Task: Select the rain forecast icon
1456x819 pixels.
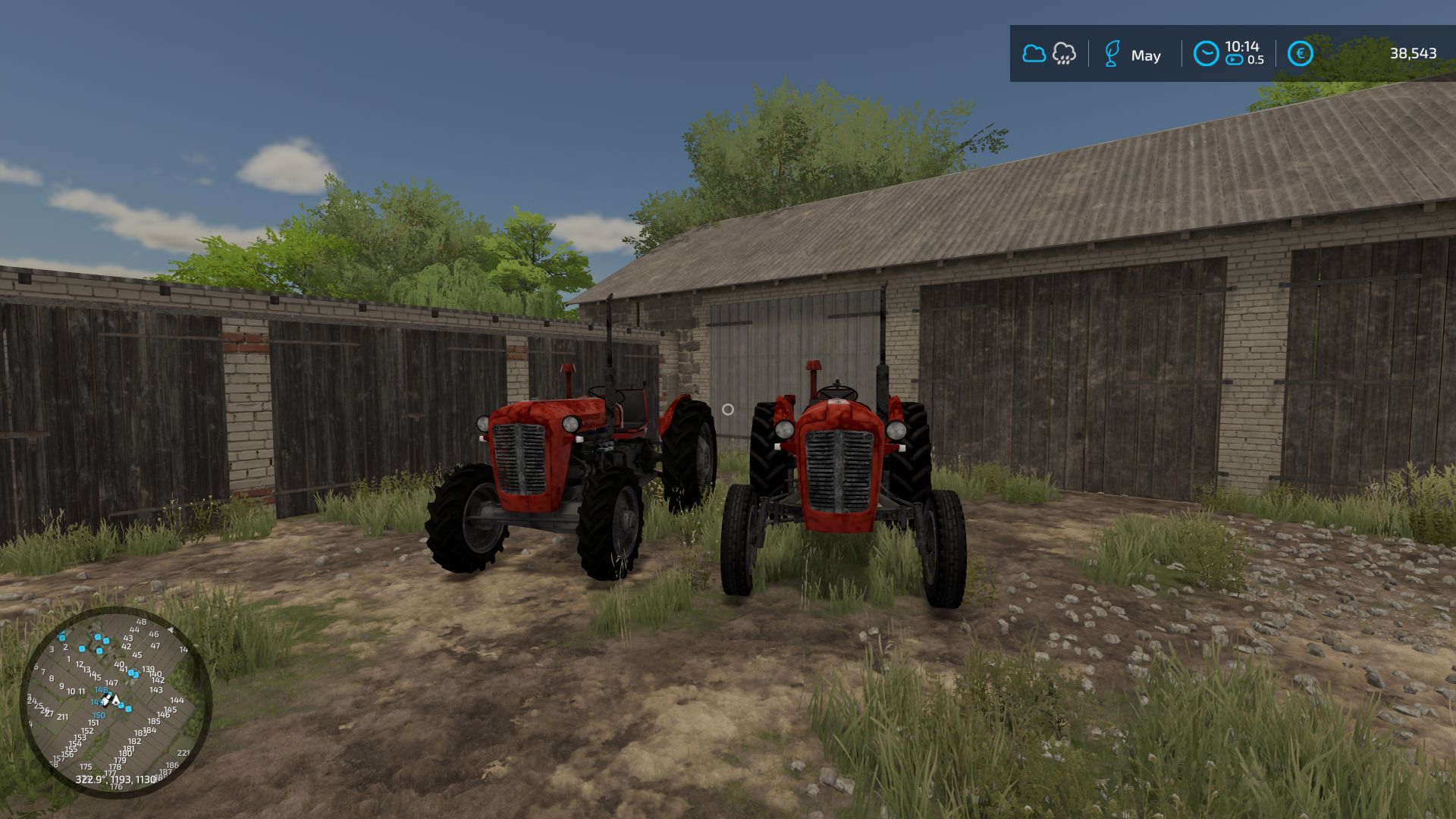Action: (x=1064, y=54)
